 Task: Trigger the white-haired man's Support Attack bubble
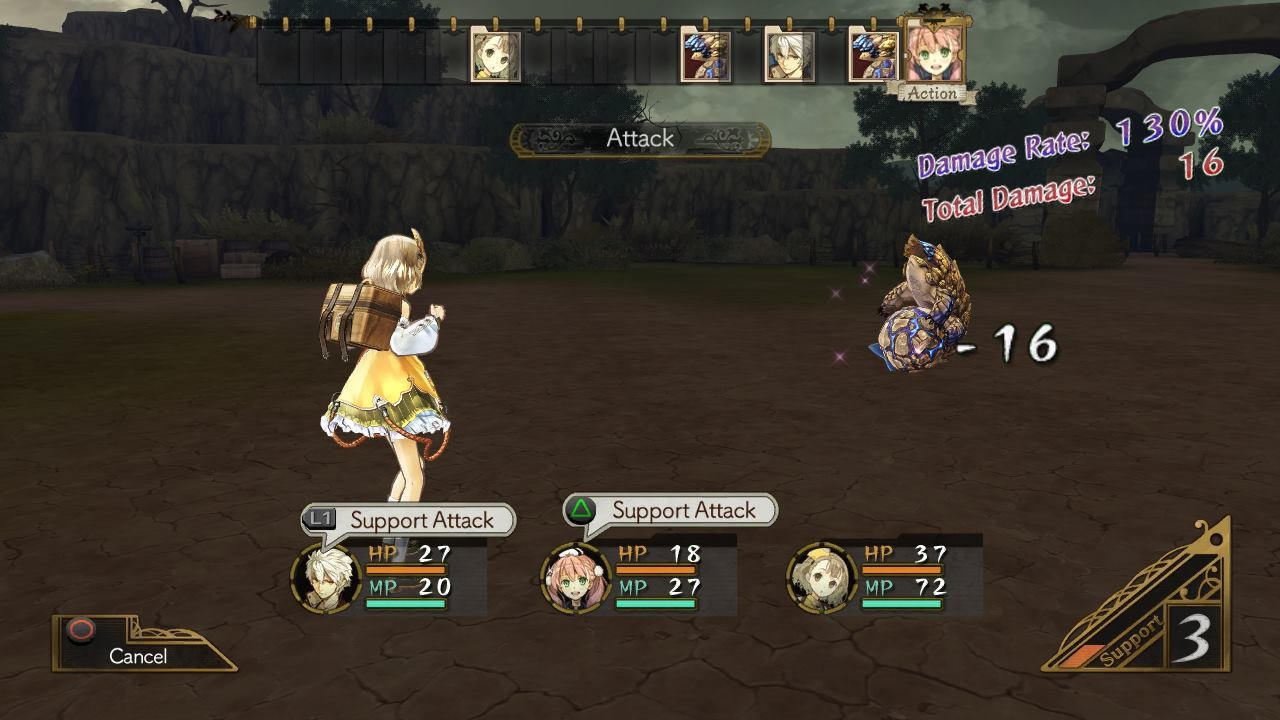click(x=409, y=520)
